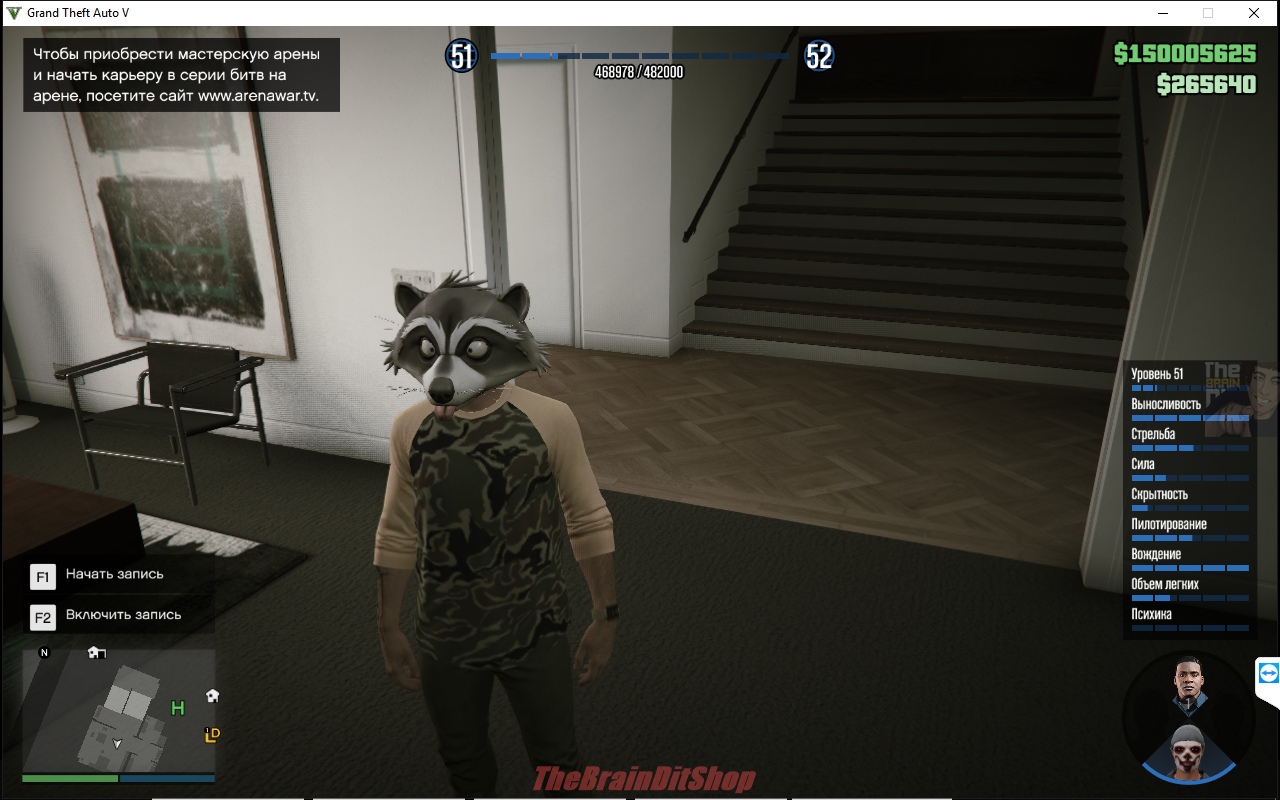Click the minimap's north compass indicator
The width and height of the screenshot is (1280, 800).
tap(44, 653)
